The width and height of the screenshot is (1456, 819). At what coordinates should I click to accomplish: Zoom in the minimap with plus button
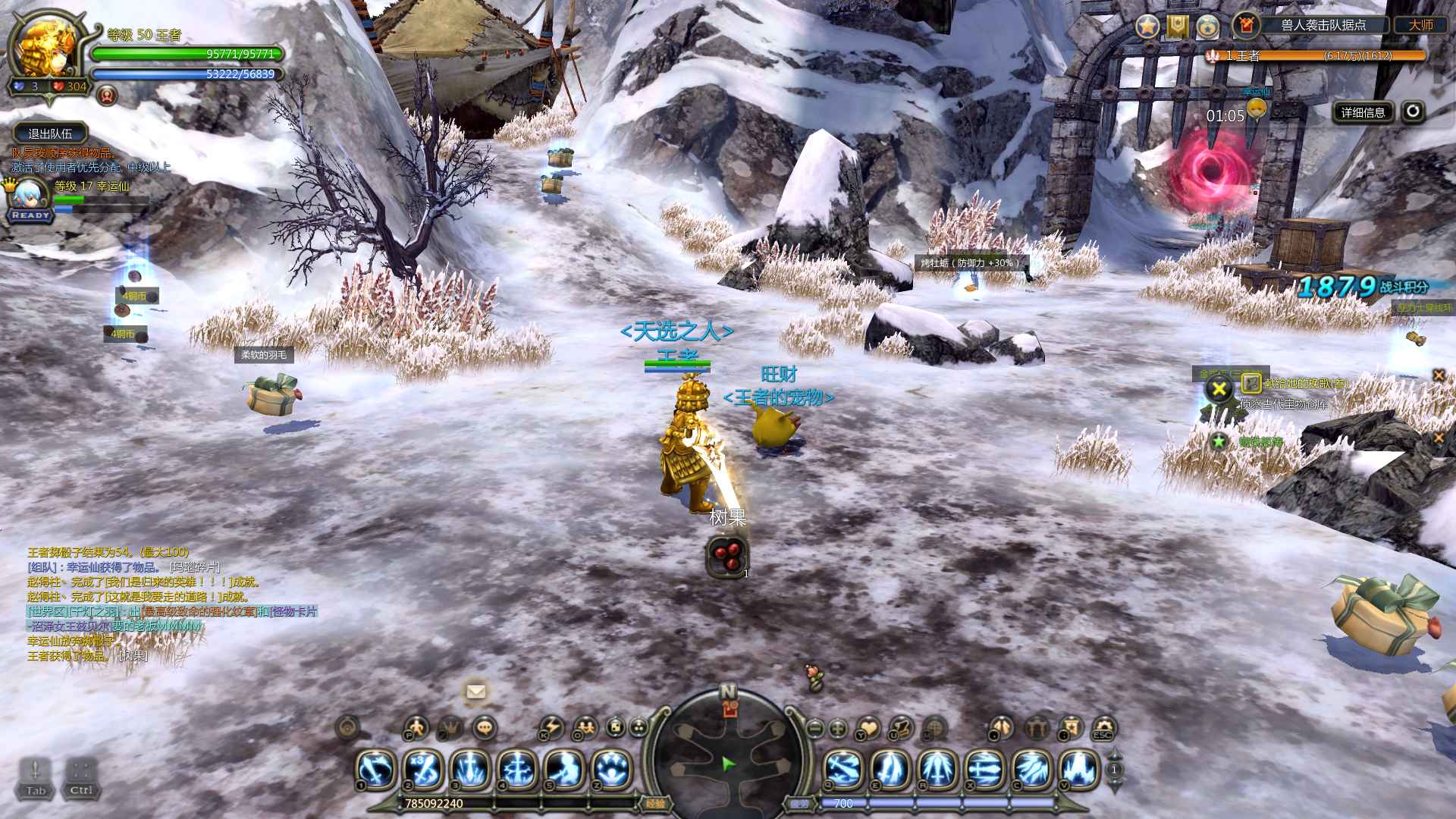838,728
